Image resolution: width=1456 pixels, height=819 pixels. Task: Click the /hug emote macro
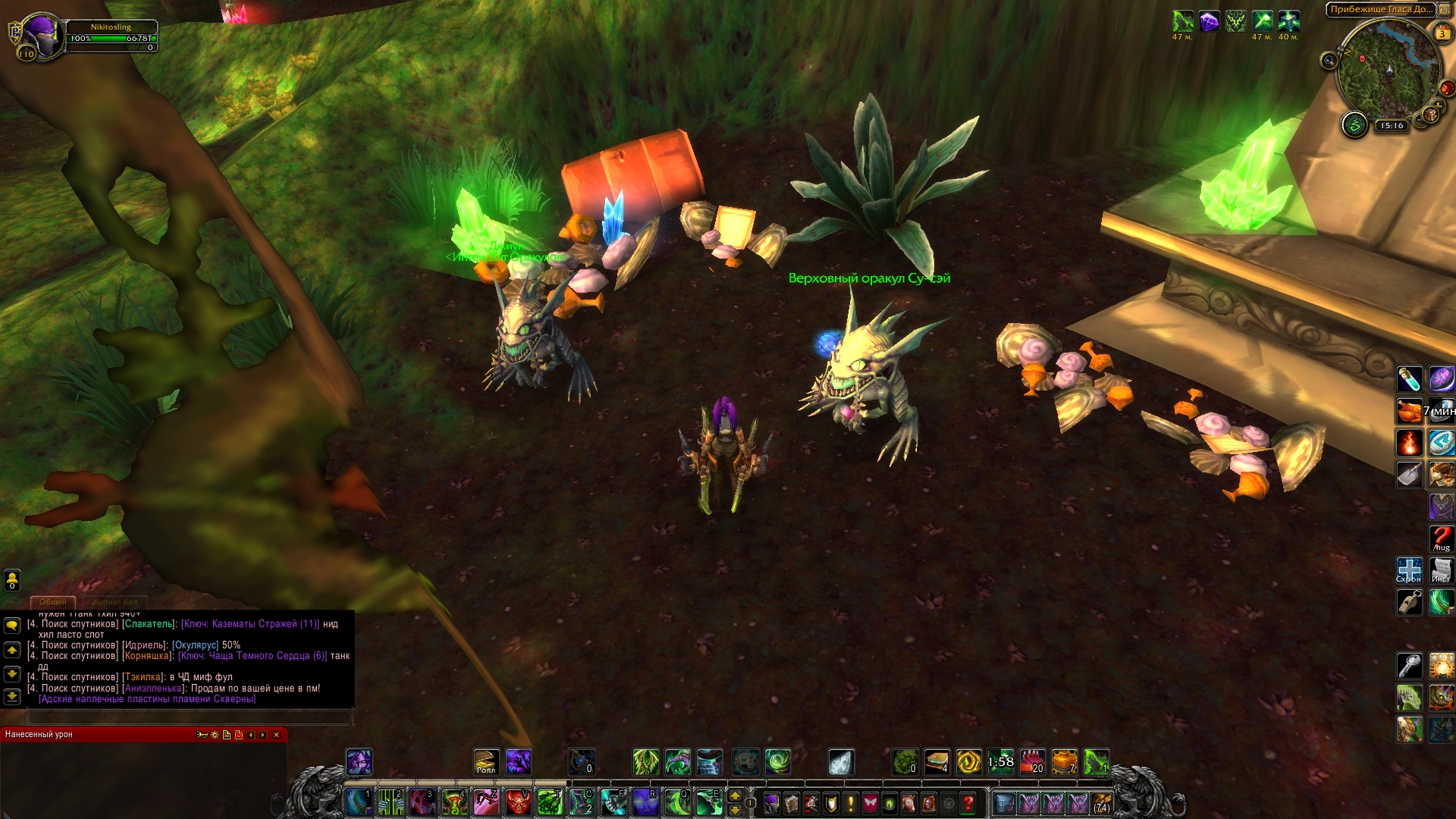(1441, 538)
